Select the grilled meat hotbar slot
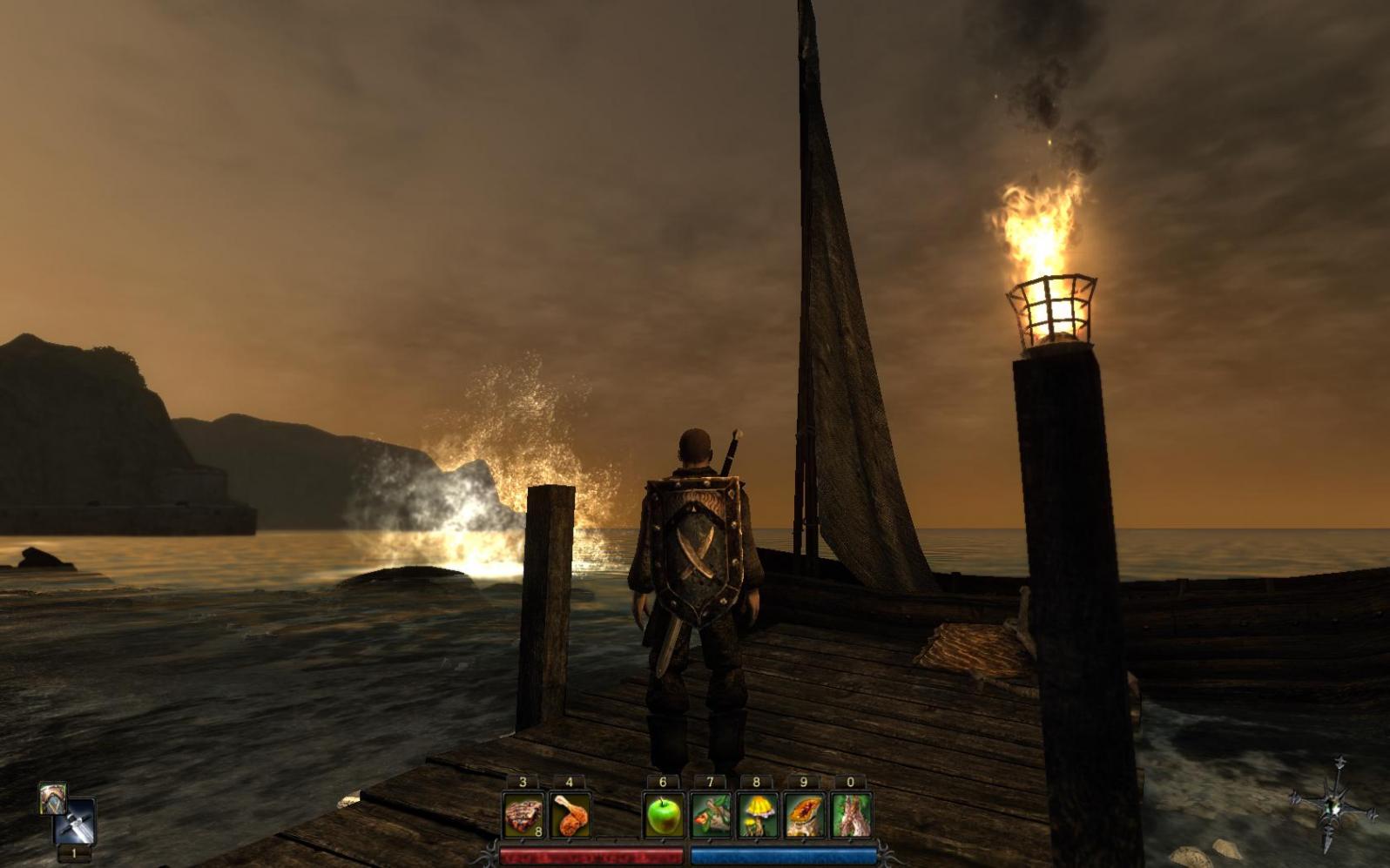Screen dimensions: 1390x868 pos(523,816)
